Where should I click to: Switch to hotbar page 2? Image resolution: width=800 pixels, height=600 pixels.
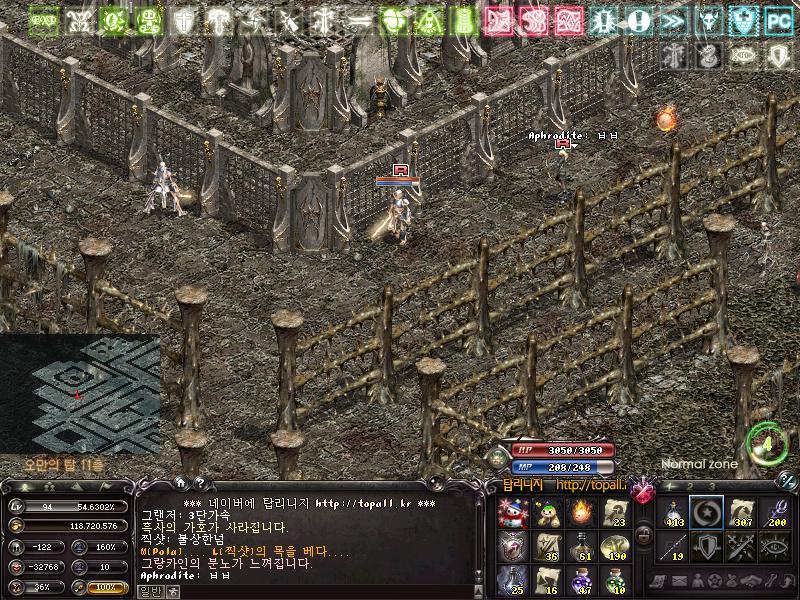click(x=691, y=486)
